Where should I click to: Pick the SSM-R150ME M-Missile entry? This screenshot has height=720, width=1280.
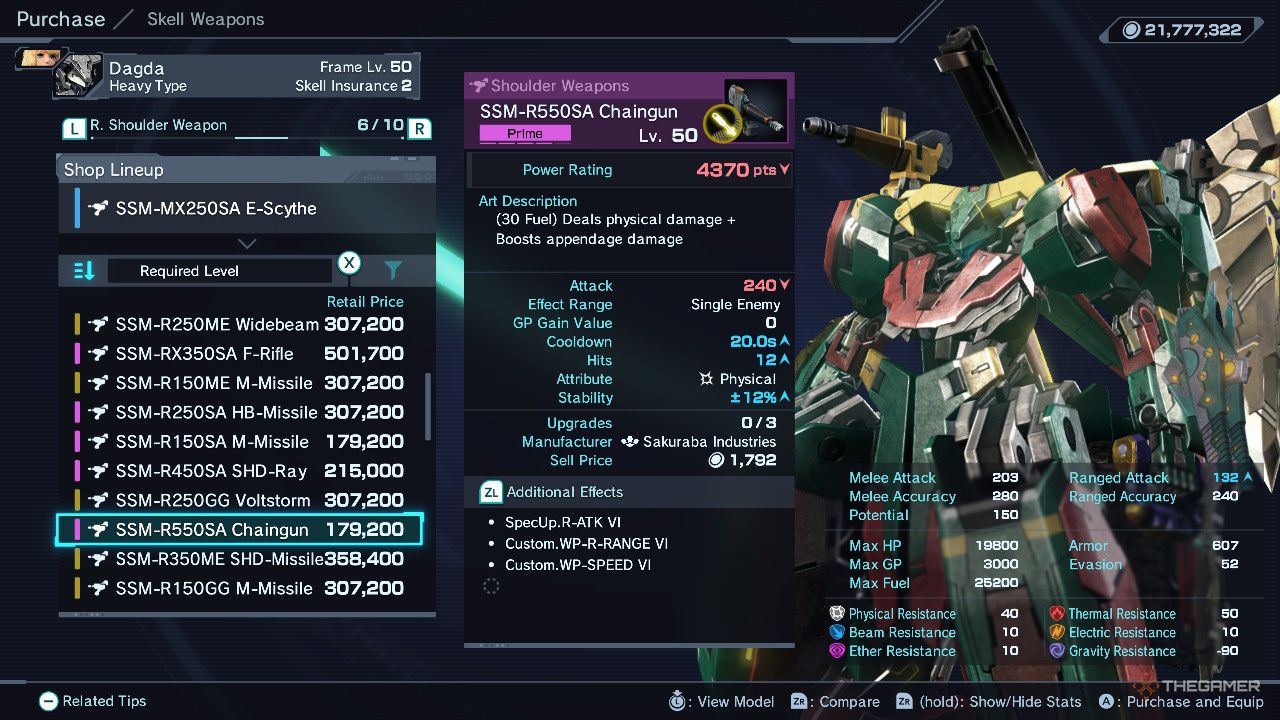pos(240,383)
